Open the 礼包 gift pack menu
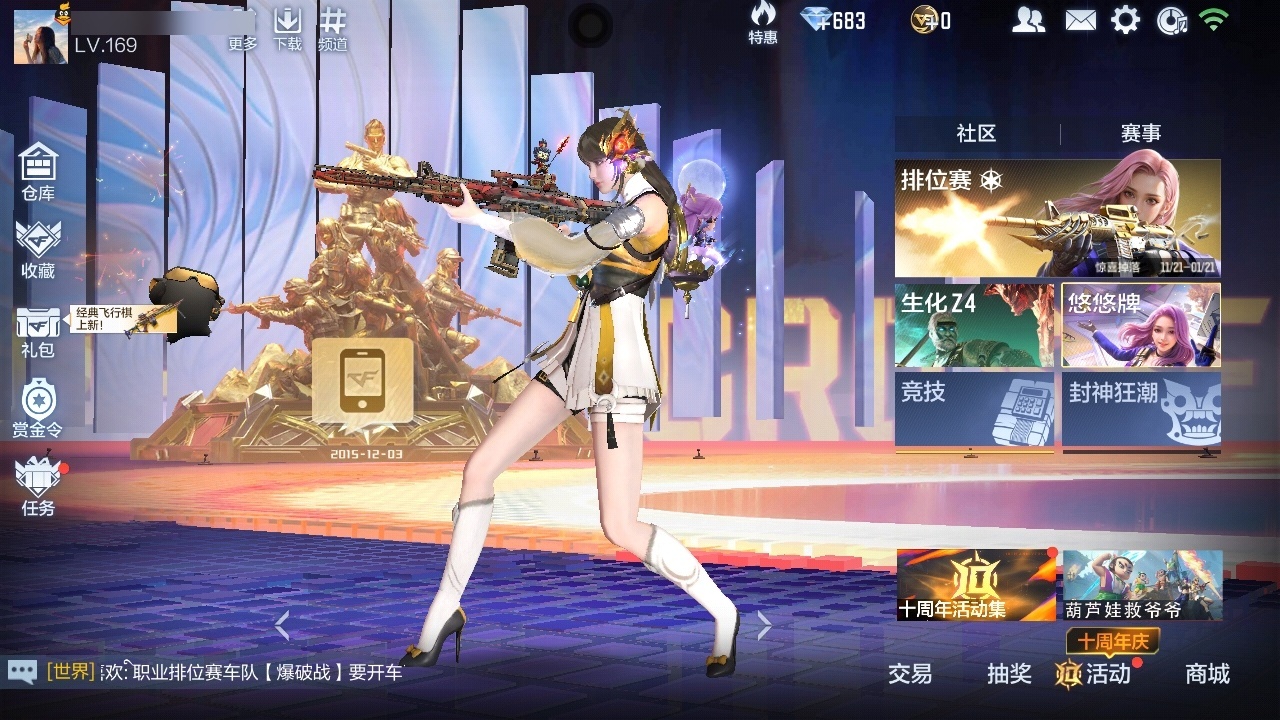 (x=38, y=330)
